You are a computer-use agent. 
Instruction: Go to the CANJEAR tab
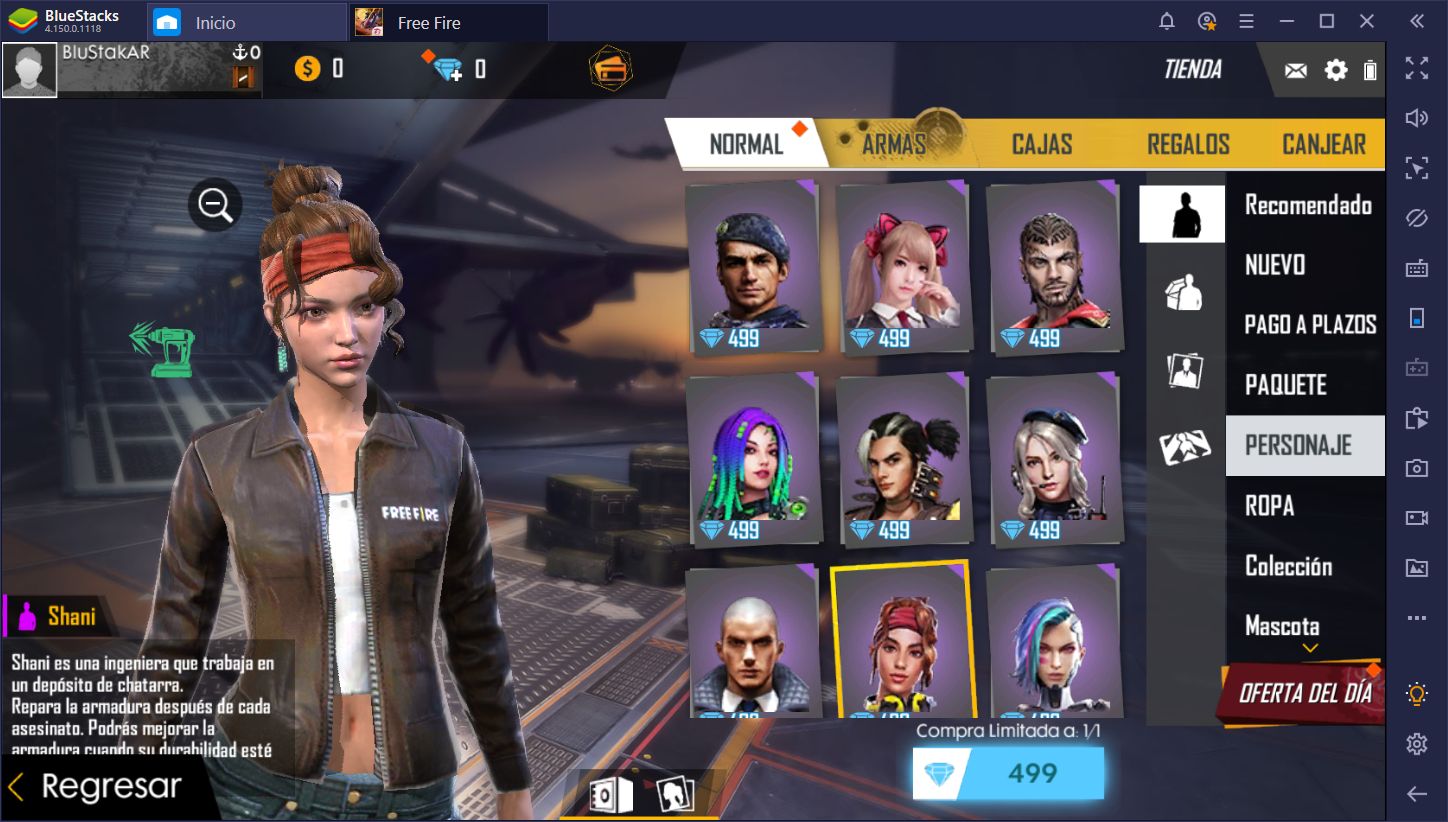coord(1323,144)
